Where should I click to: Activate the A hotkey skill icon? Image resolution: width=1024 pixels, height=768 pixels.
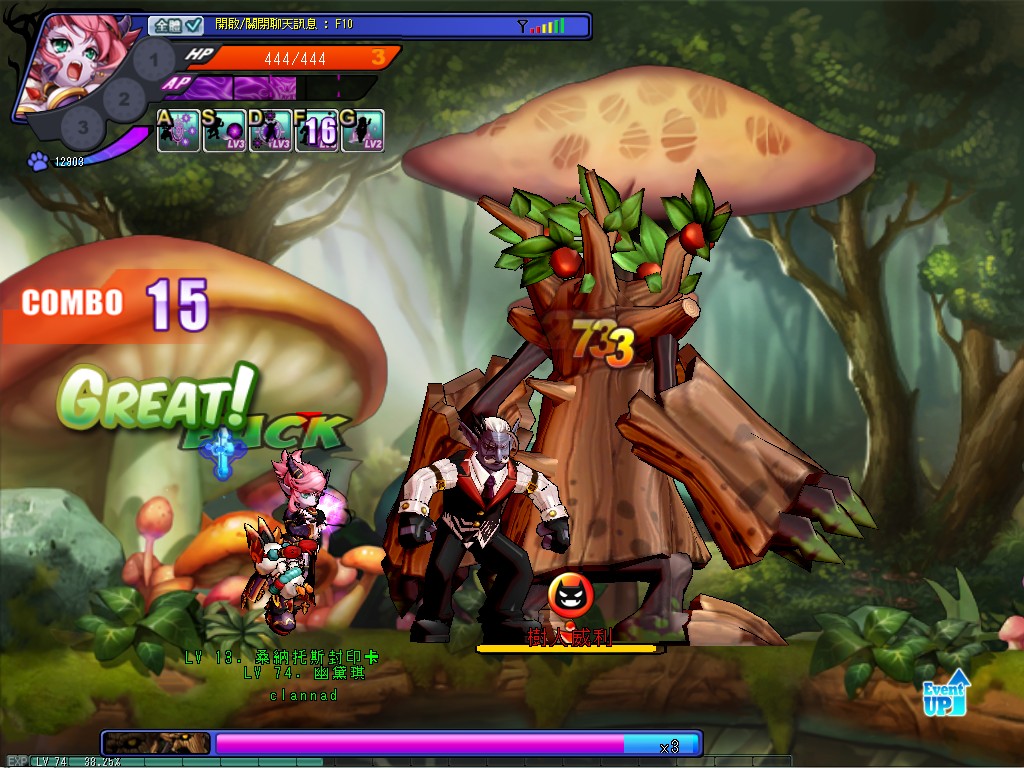pyautogui.click(x=178, y=132)
